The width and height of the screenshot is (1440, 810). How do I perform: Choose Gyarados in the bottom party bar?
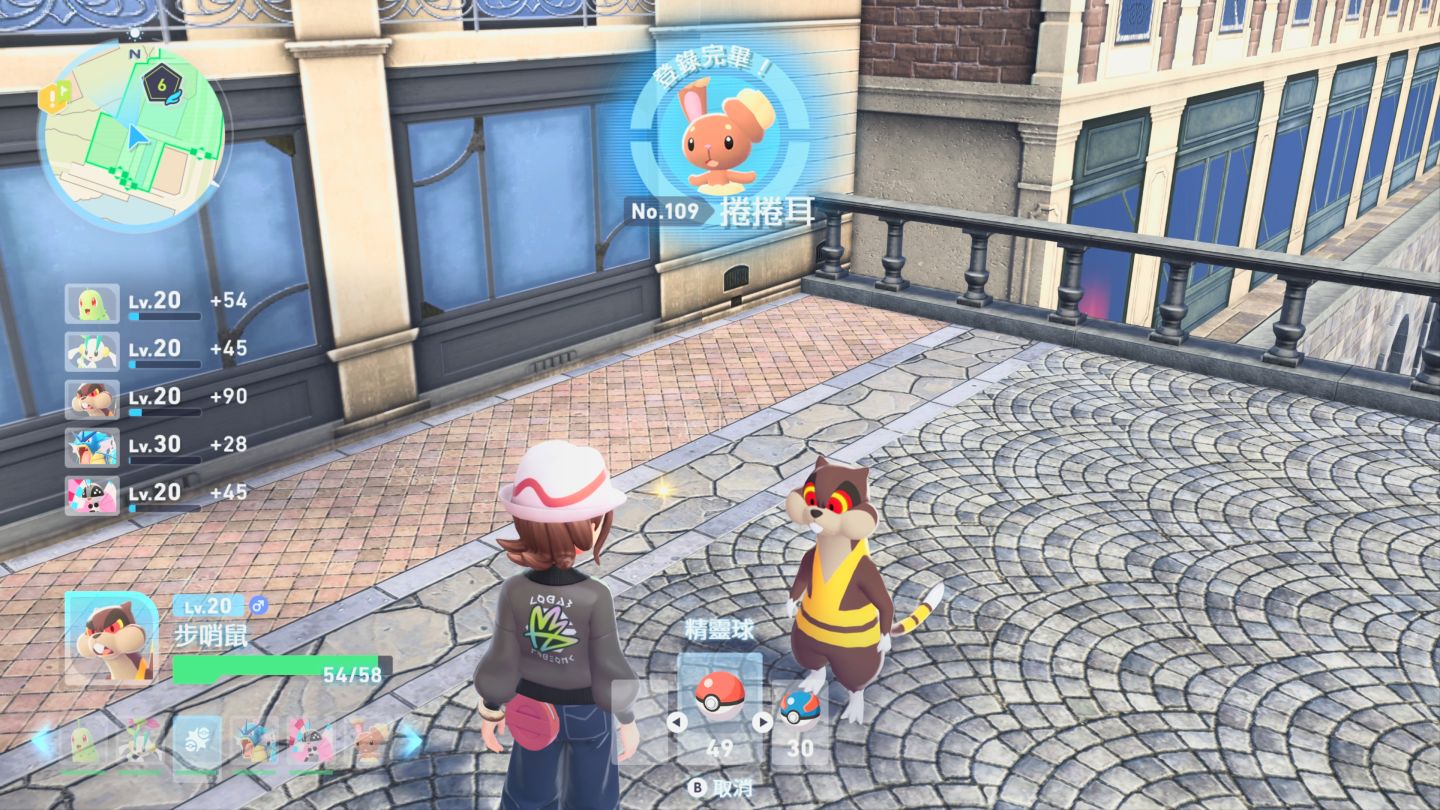click(253, 742)
